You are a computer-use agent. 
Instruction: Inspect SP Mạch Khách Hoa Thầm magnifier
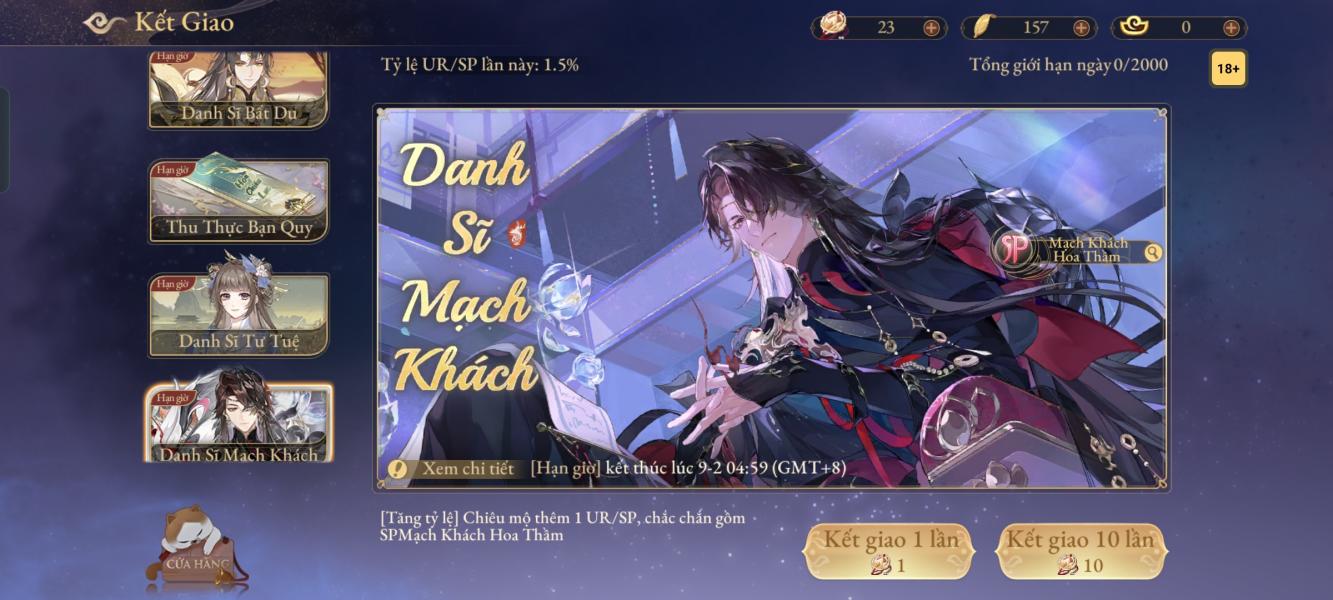1153,253
